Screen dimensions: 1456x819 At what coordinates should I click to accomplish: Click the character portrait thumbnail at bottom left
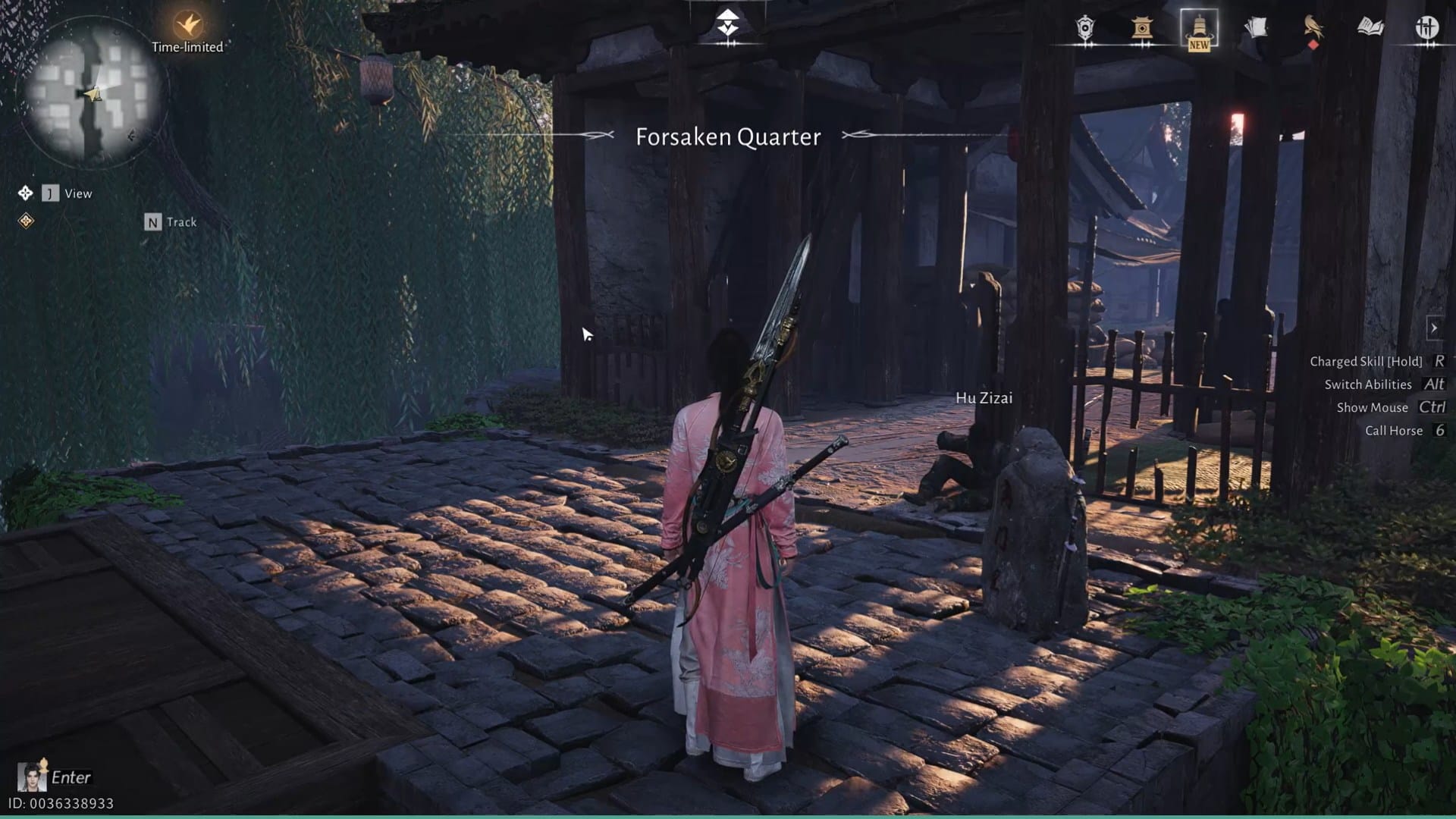pos(30,777)
